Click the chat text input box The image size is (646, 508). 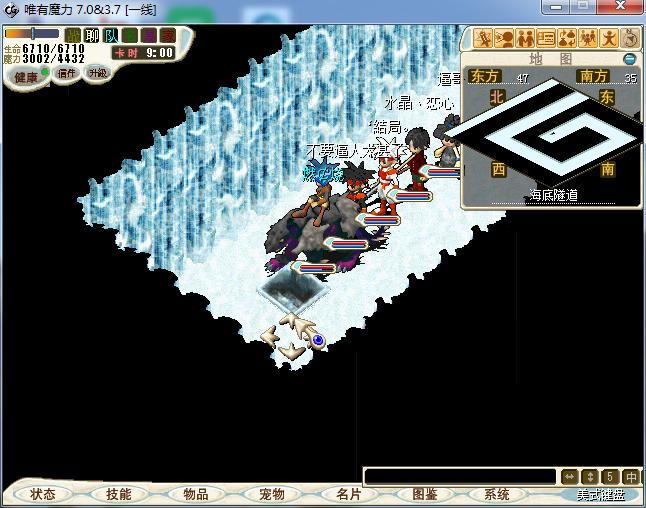click(459, 476)
